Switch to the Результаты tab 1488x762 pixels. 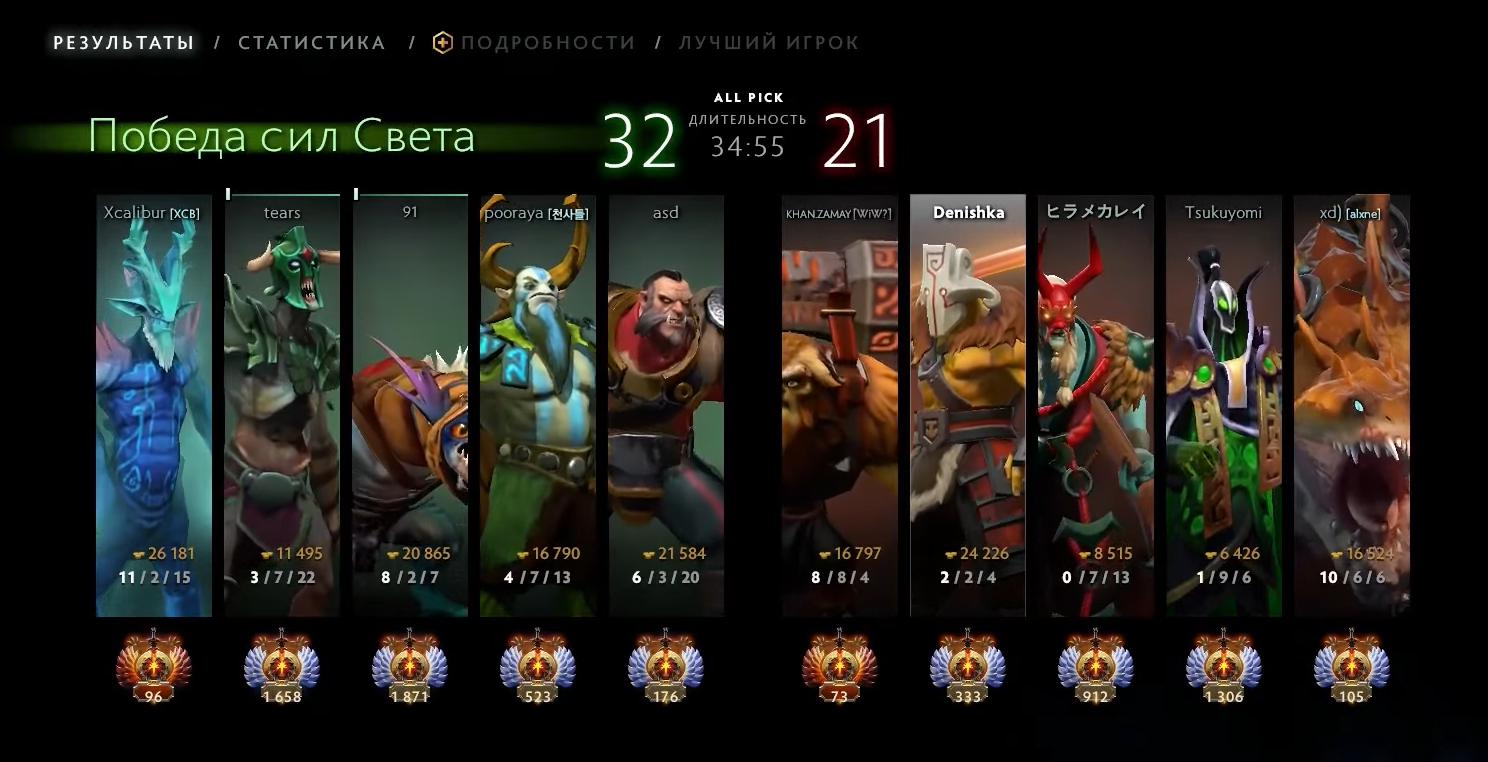[x=123, y=43]
